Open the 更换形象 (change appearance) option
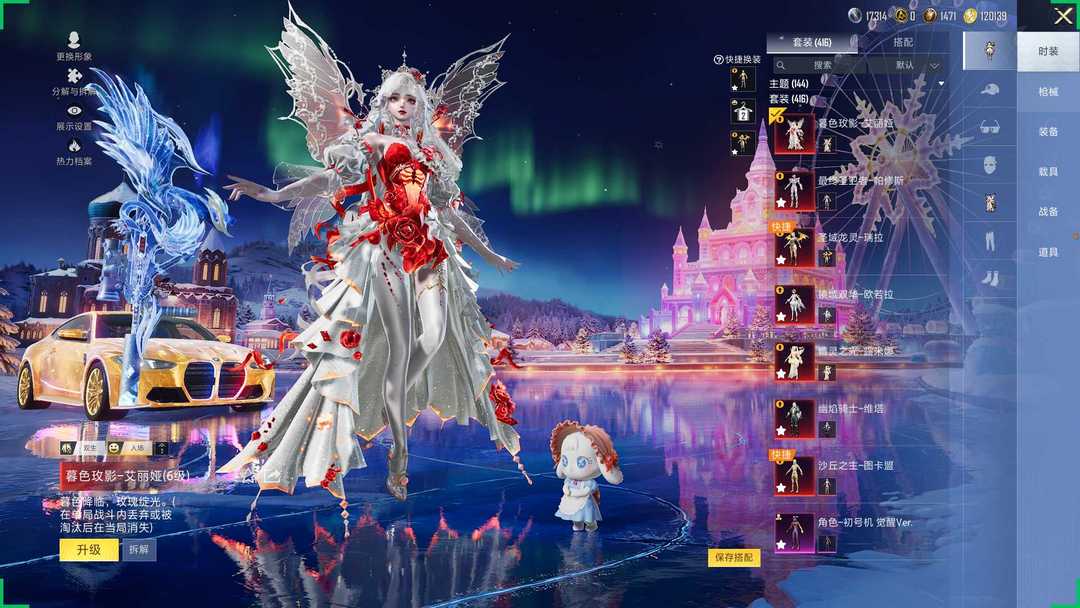 [74, 43]
